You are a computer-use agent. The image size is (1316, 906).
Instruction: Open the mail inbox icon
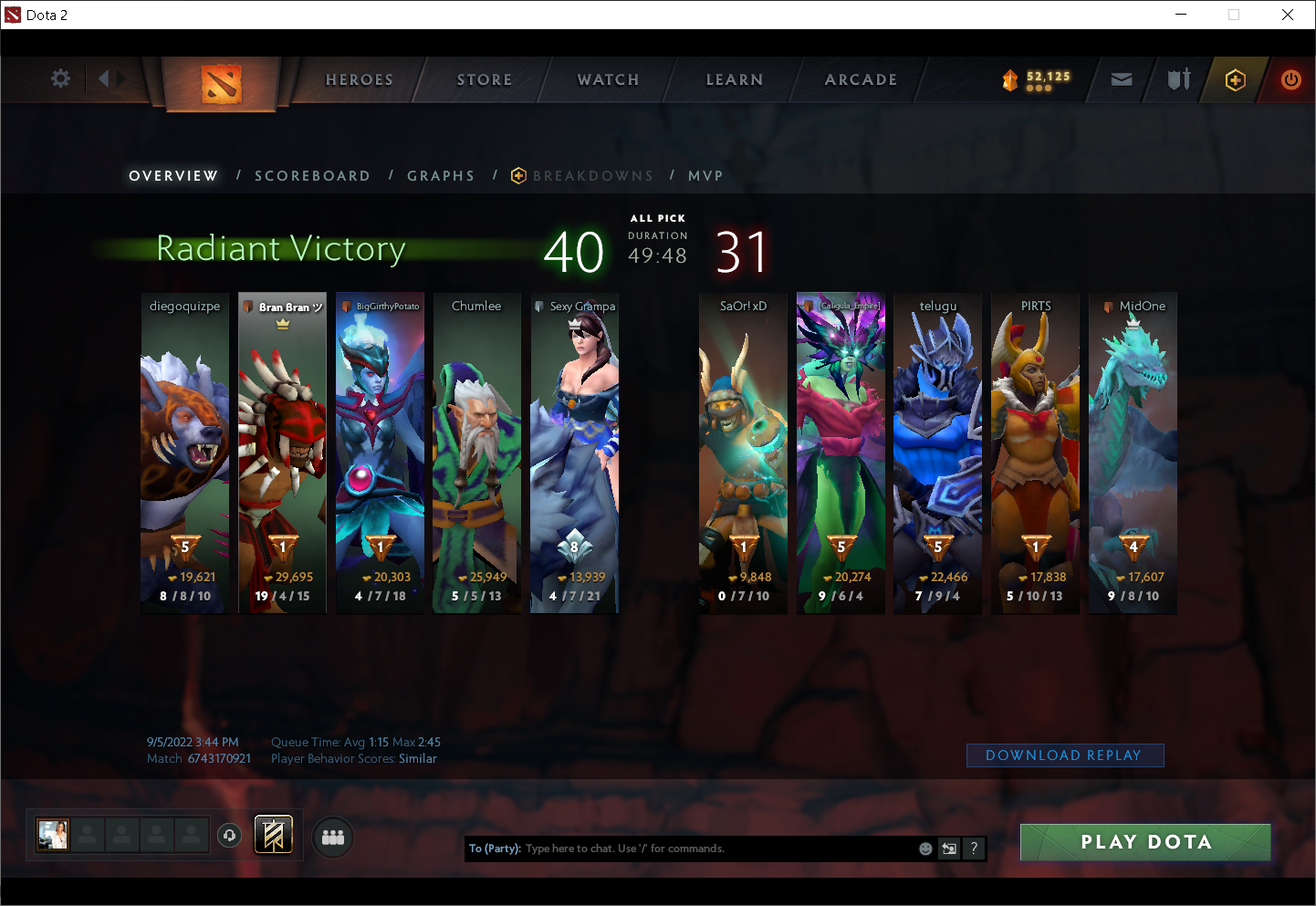[x=1122, y=80]
